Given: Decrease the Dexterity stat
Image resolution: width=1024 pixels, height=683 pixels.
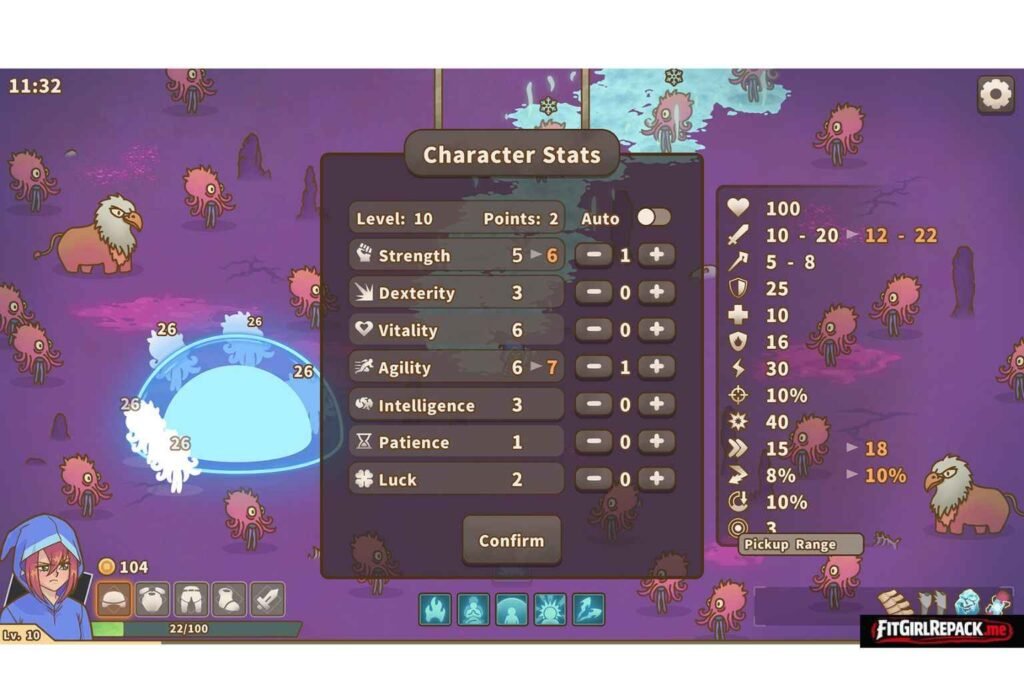Looking at the screenshot, I should tap(594, 292).
